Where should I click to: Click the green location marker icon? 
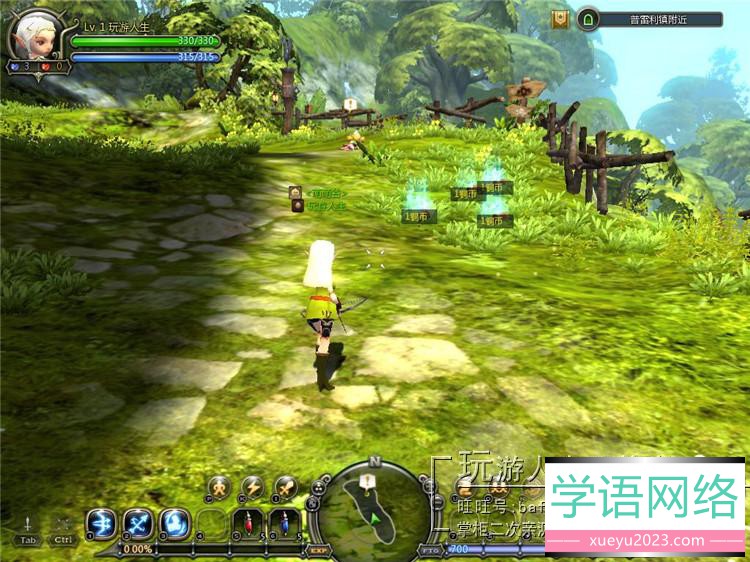(588, 19)
